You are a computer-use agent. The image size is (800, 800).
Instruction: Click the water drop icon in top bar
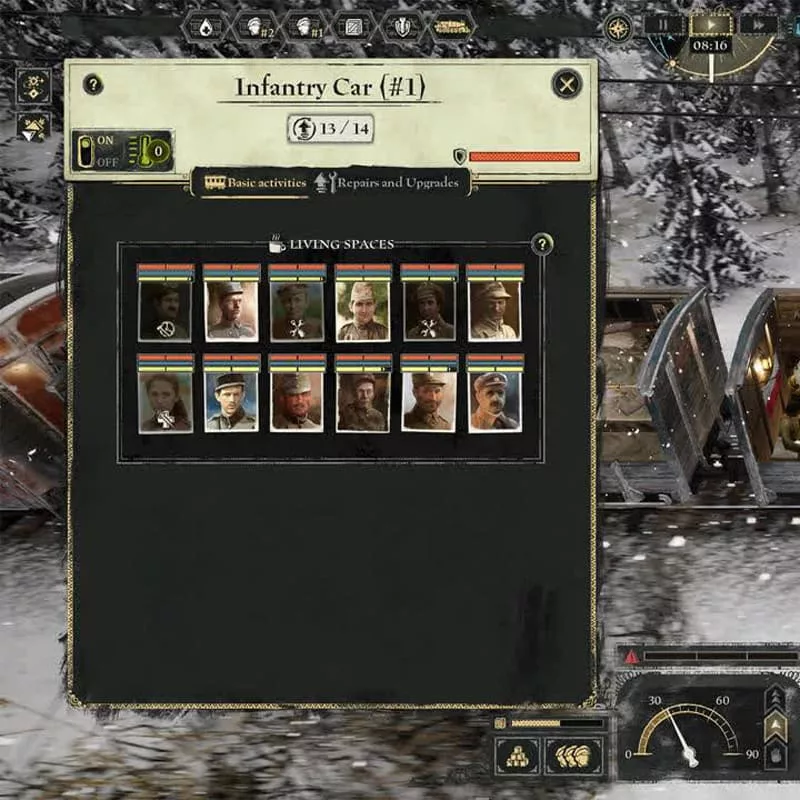pyautogui.click(x=205, y=27)
